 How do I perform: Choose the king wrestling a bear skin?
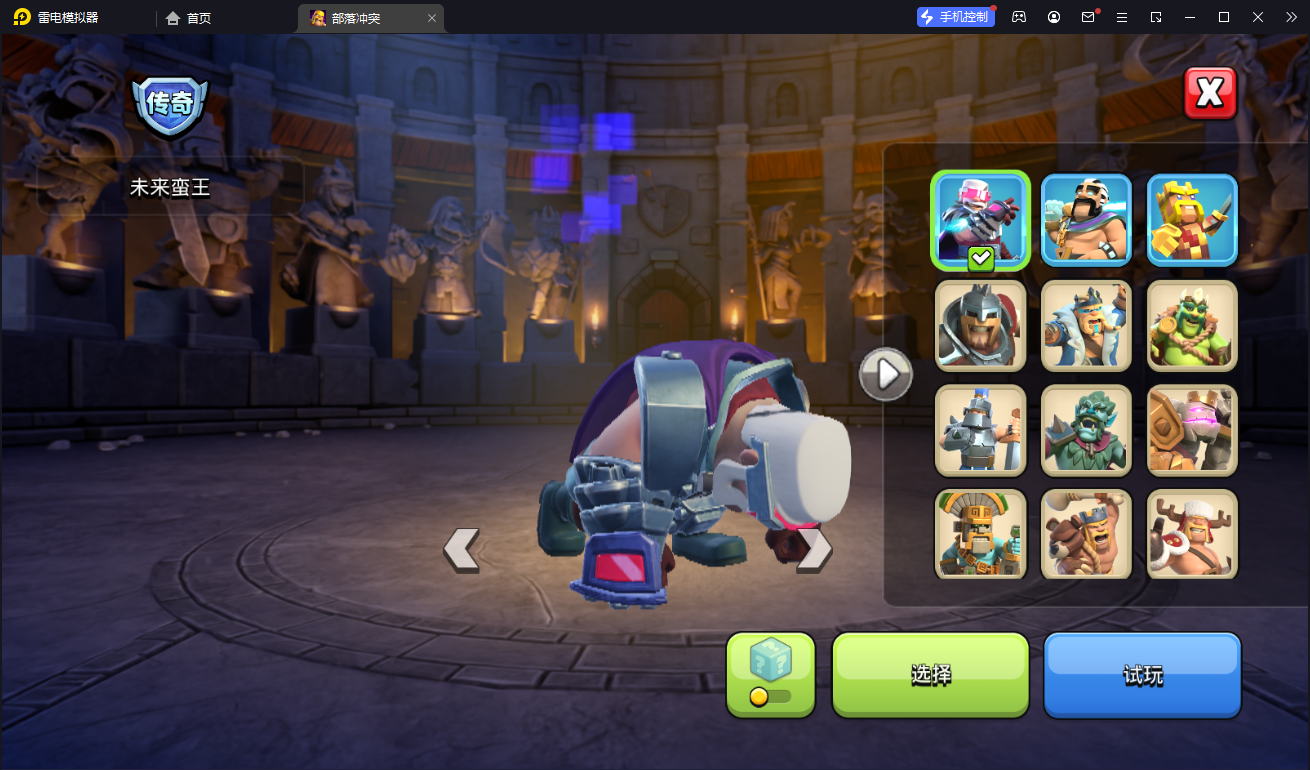click(1086, 534)
